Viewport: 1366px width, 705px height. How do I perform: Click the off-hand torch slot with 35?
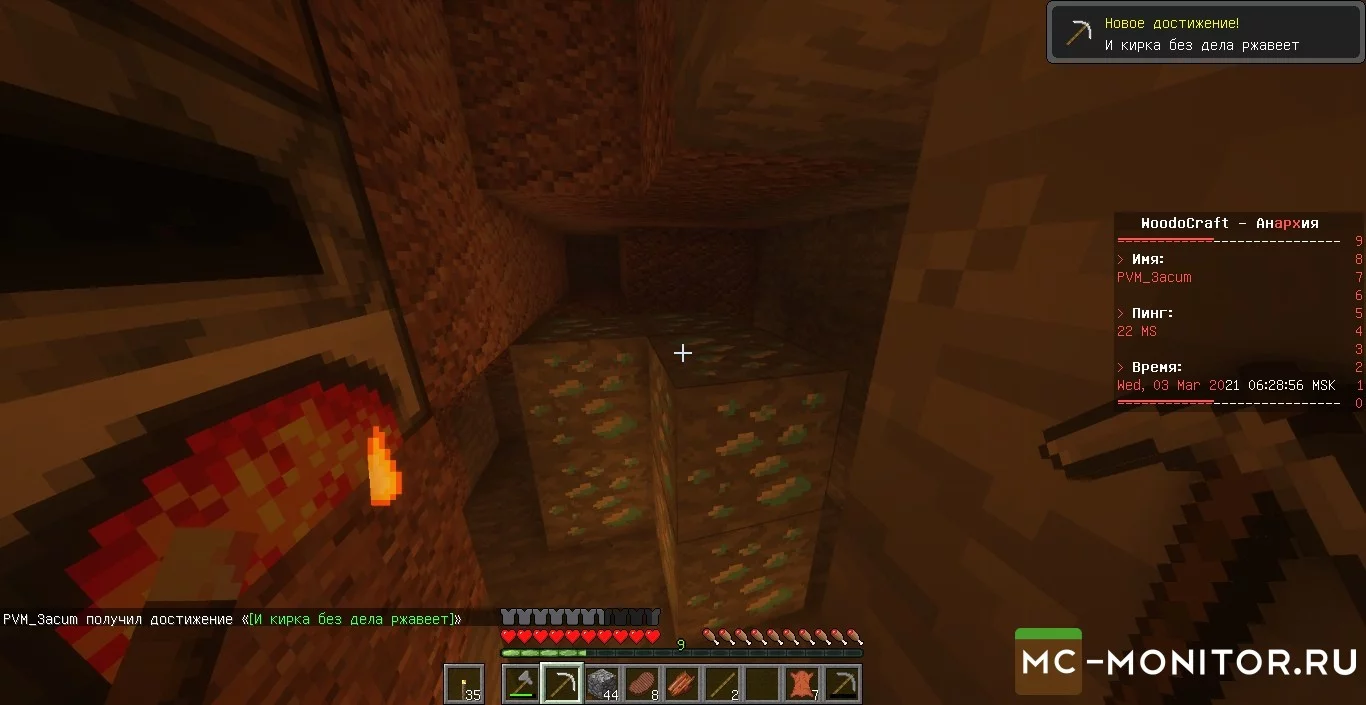click(x=463, y=684)
